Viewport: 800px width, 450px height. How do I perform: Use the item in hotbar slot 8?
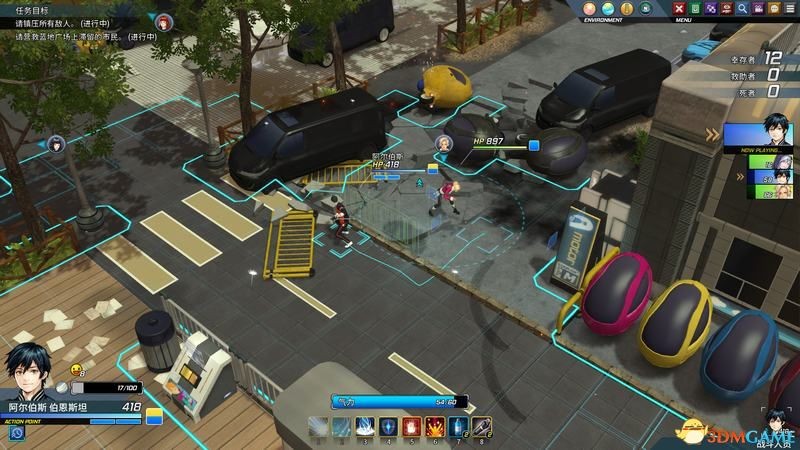[481, 428]
